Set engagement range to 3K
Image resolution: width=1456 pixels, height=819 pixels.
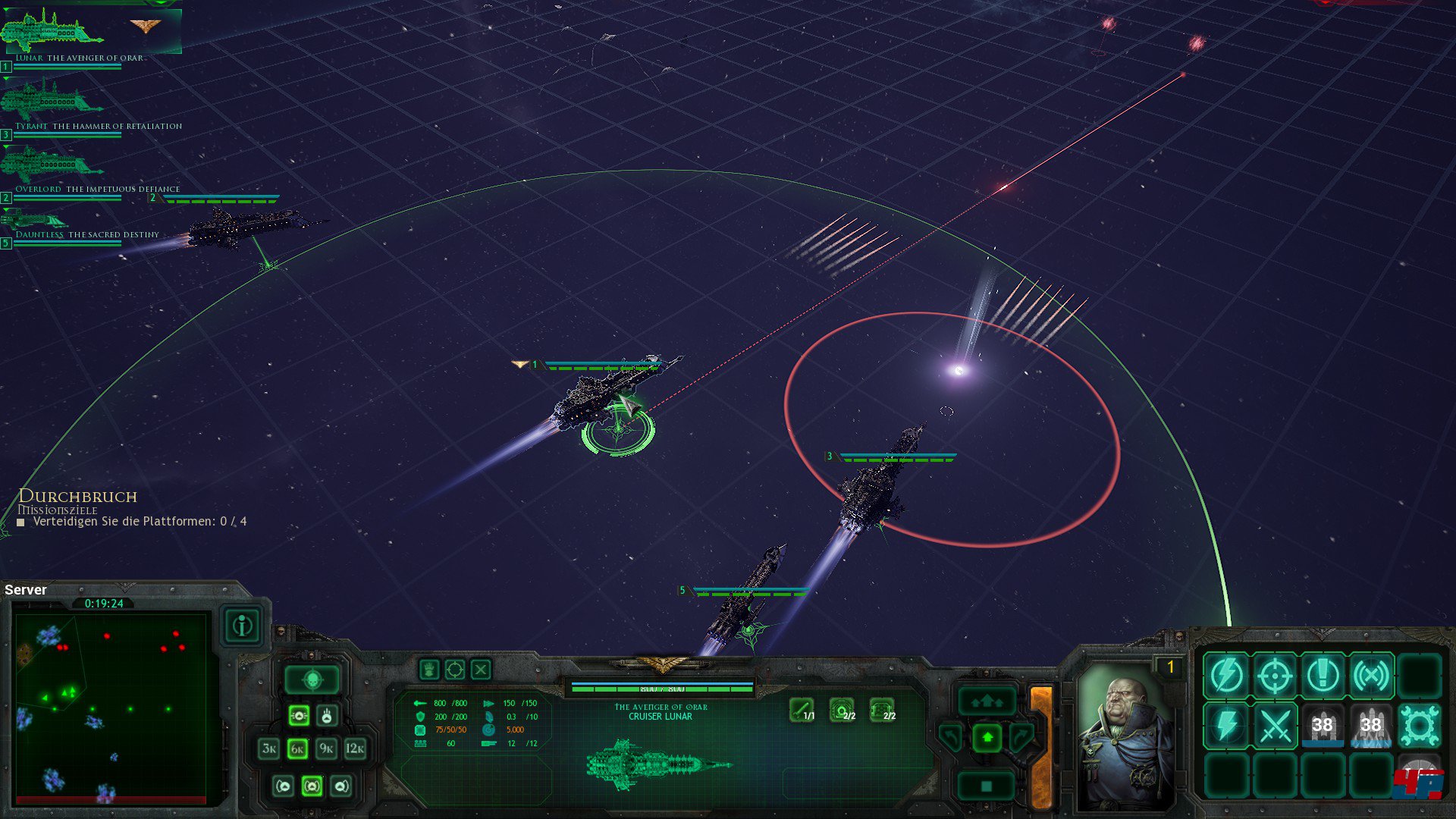coord(269,749)
